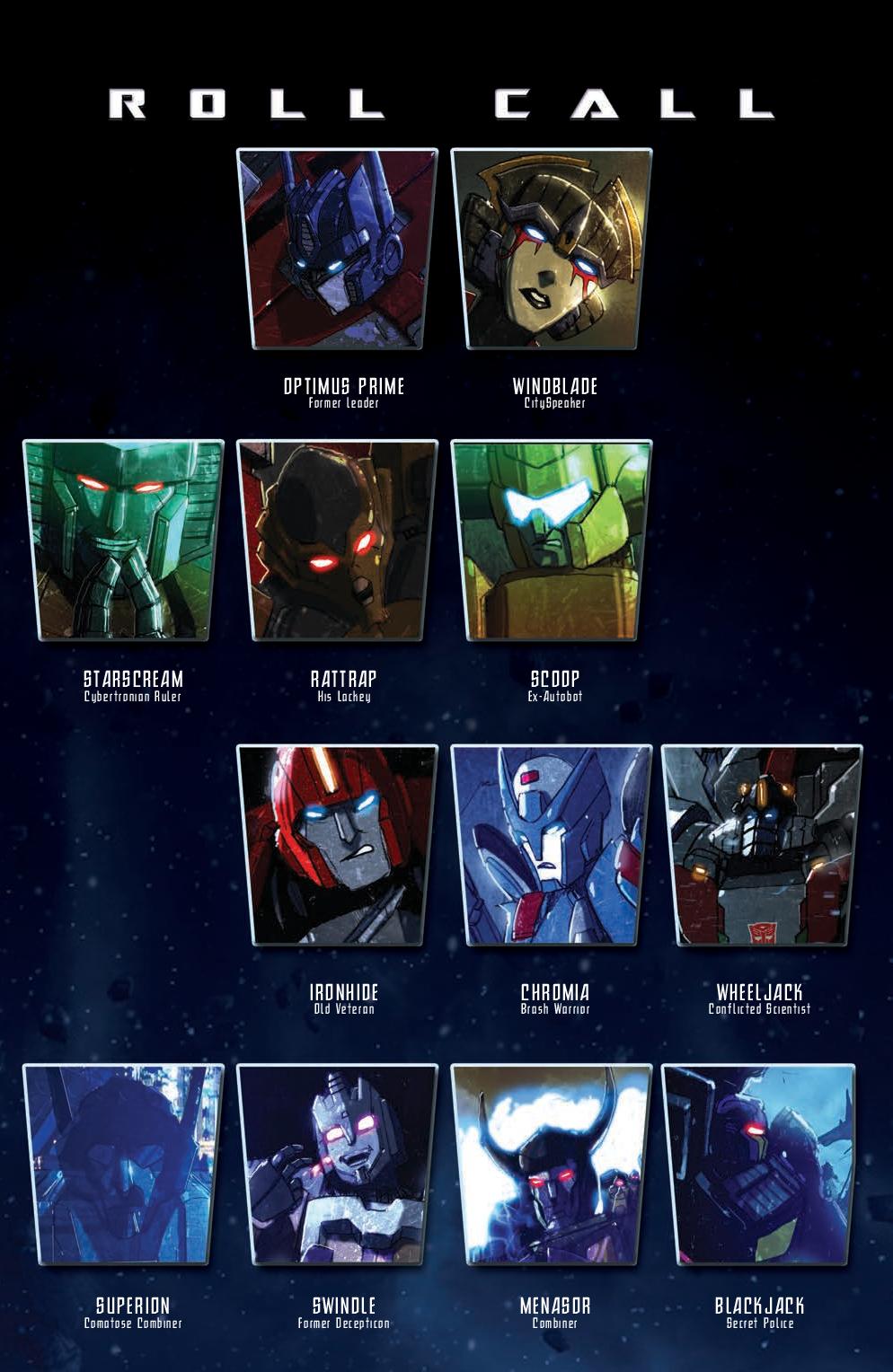Choose Swindle's portrait tile

point(337,1165)
